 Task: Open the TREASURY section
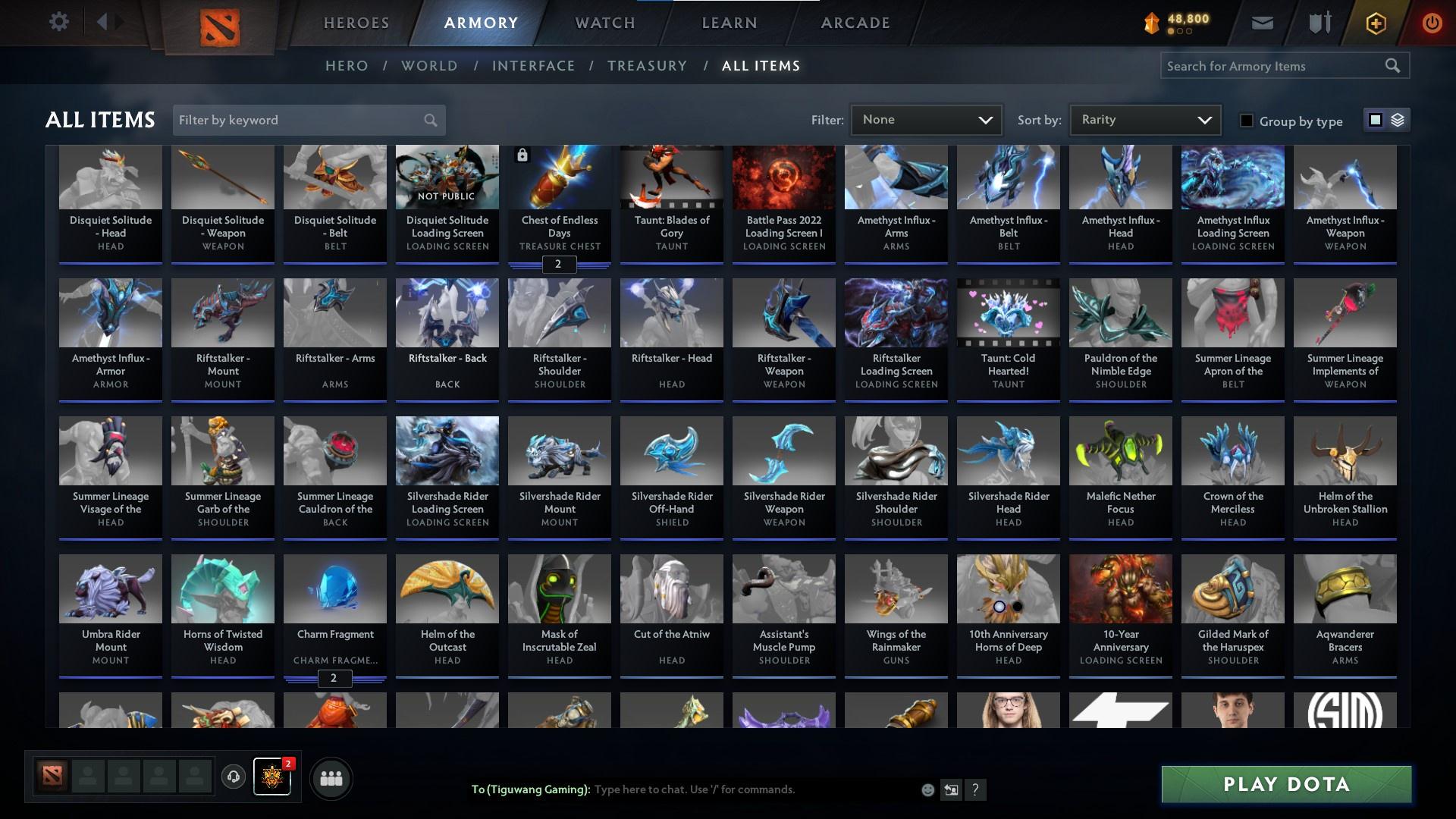coord(647,66)
